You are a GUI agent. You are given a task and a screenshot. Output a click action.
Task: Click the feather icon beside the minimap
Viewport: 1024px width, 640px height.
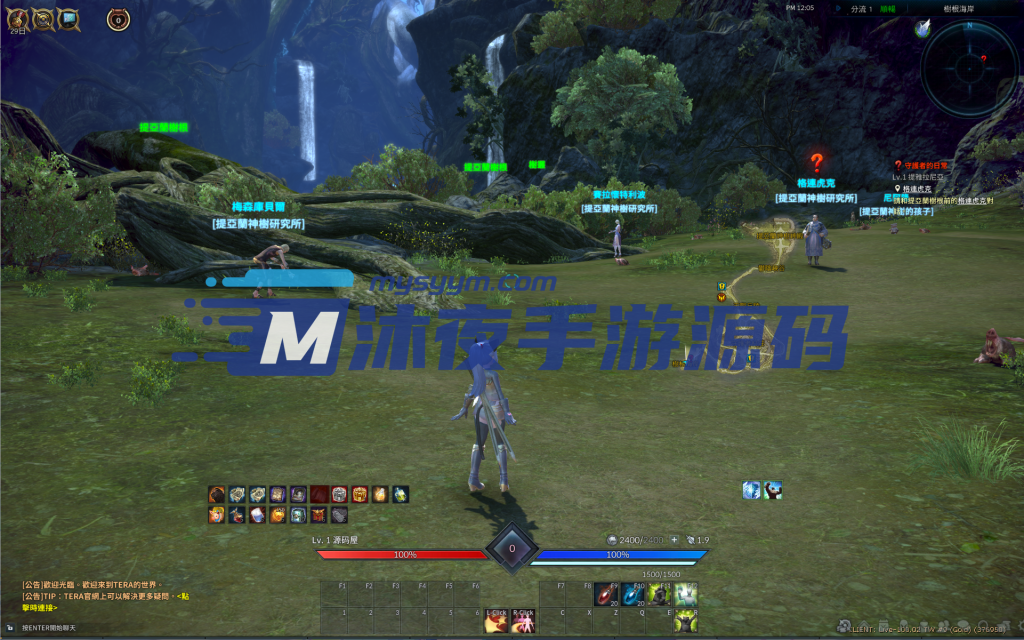(x=923, y=28)
